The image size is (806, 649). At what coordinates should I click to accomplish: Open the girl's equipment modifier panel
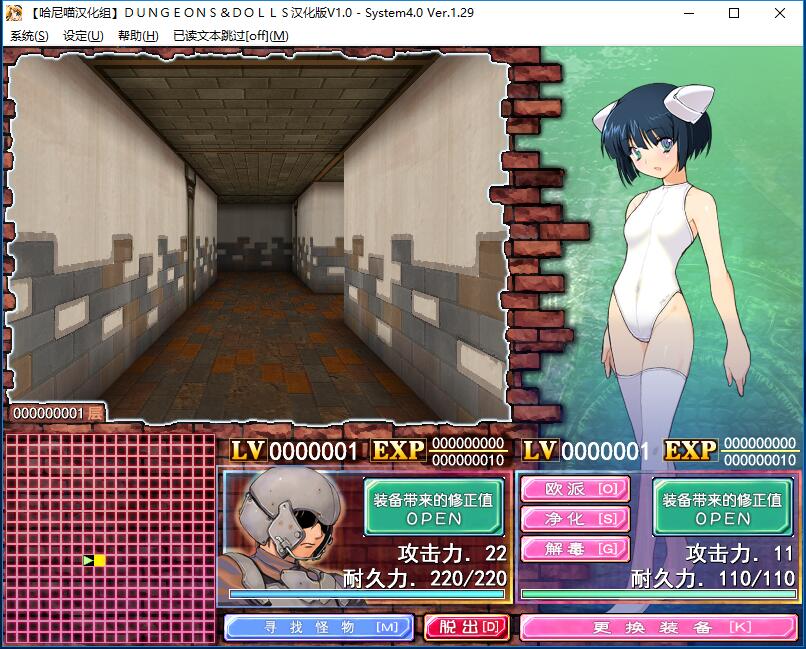coord(722,507)
